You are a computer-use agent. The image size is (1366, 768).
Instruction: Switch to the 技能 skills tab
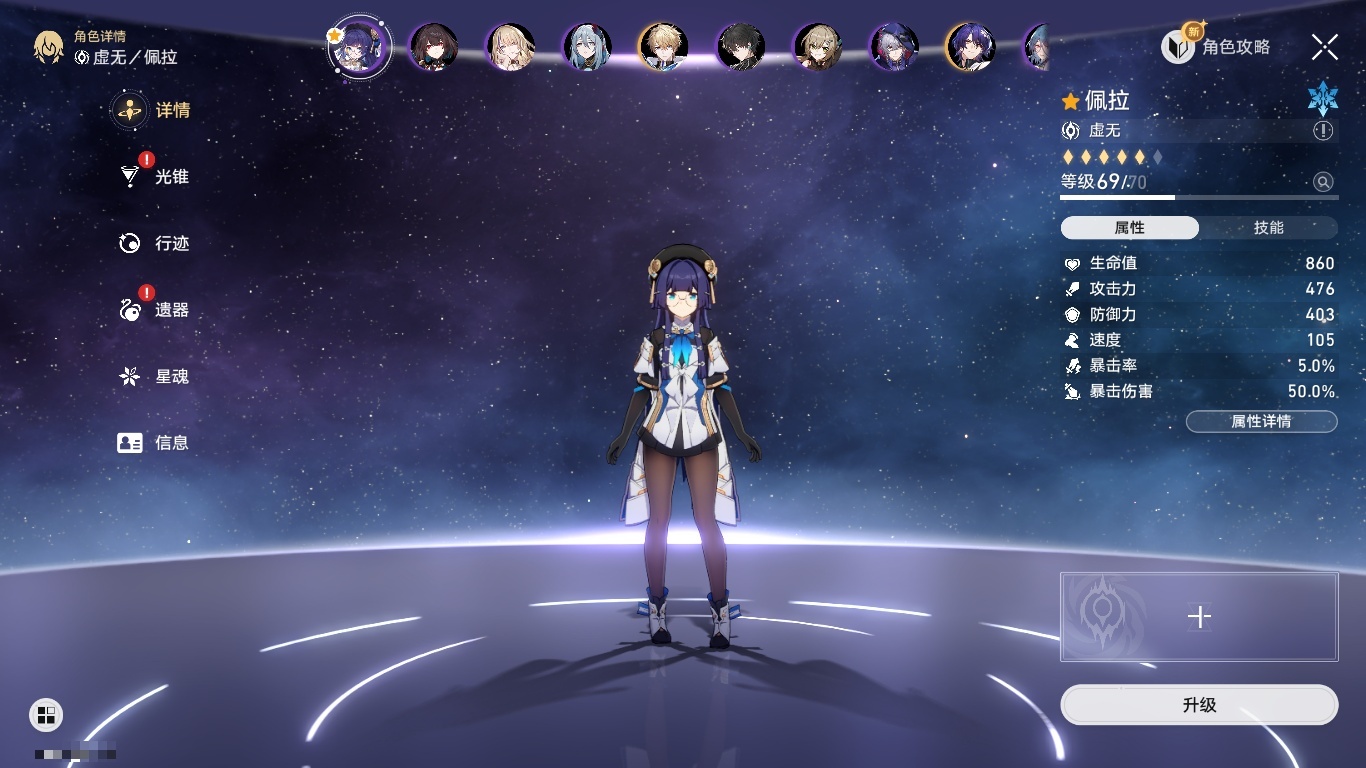click(1268, 228)
